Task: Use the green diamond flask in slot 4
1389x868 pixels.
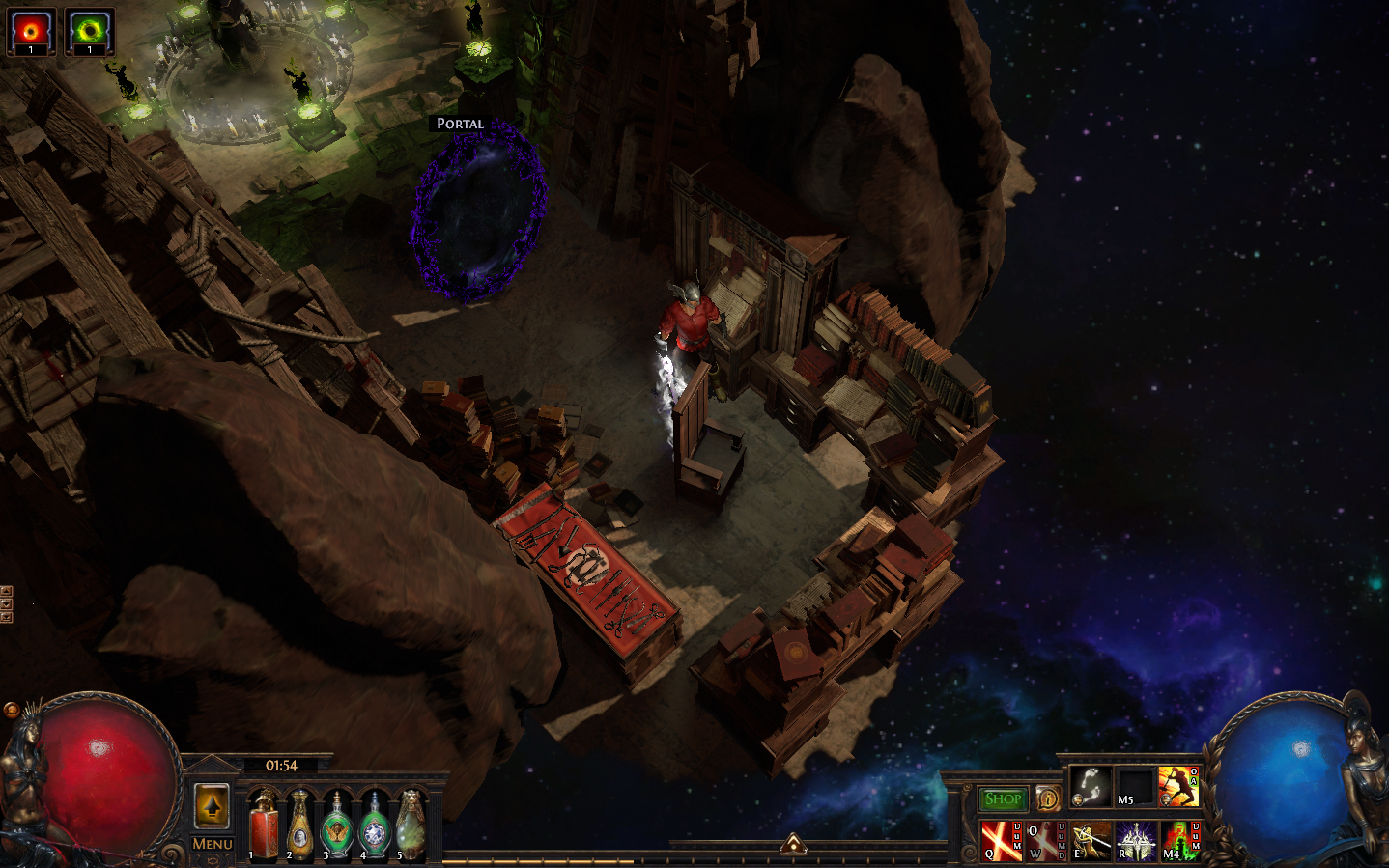Action: [x=374, y=826]
